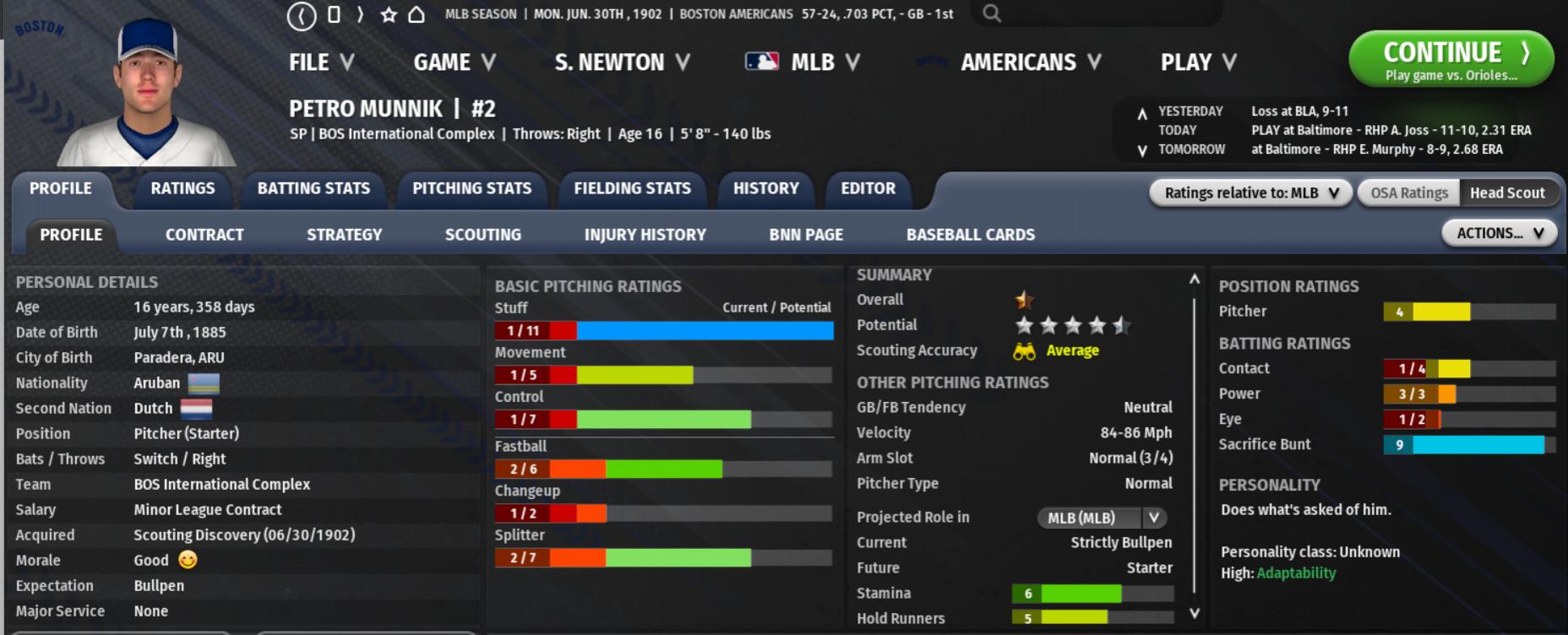Open the Americans team menu
The image size is (1568, 635).
tap(1031, 62)
